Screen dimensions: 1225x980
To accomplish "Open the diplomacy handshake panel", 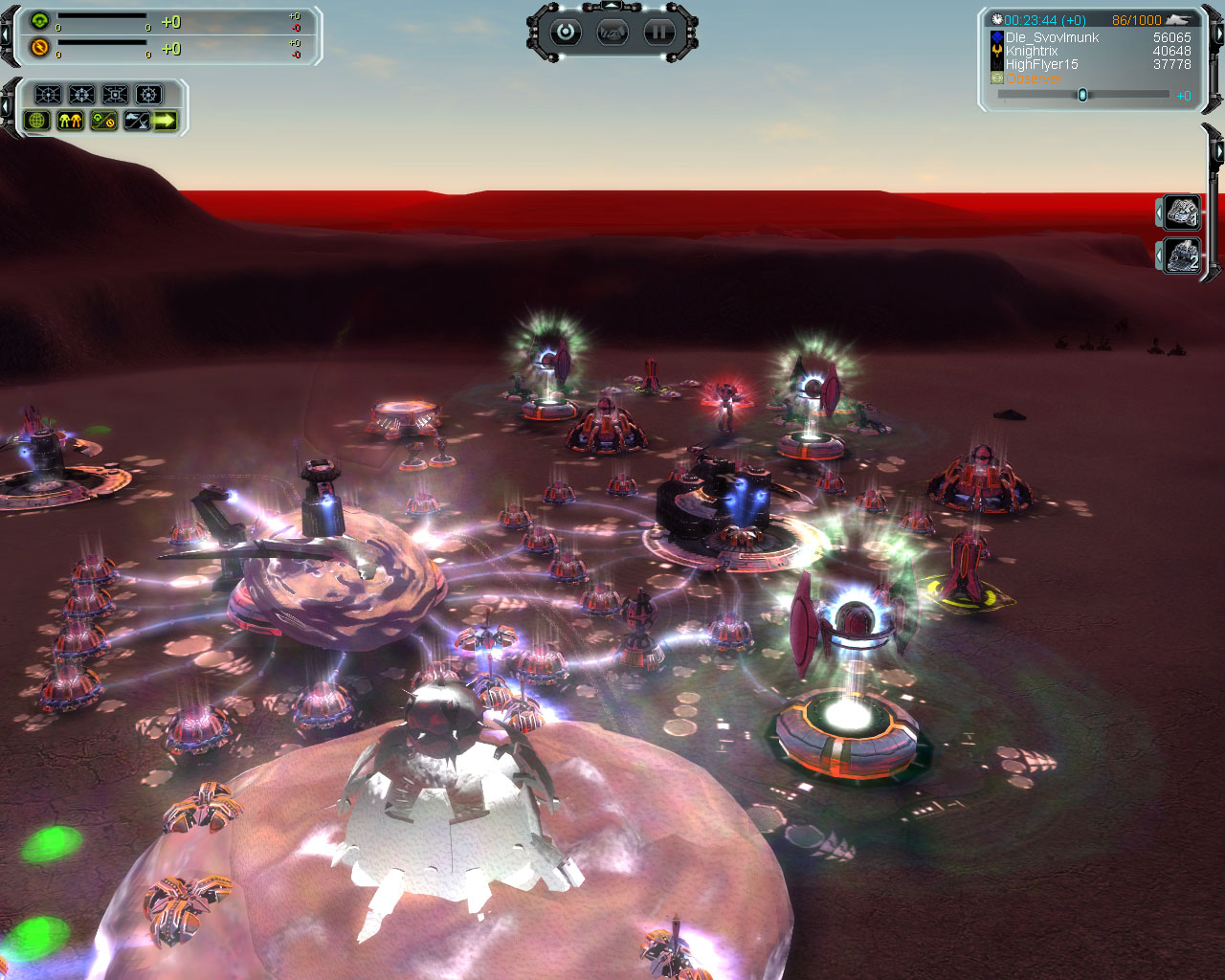I will pos(612,33).
